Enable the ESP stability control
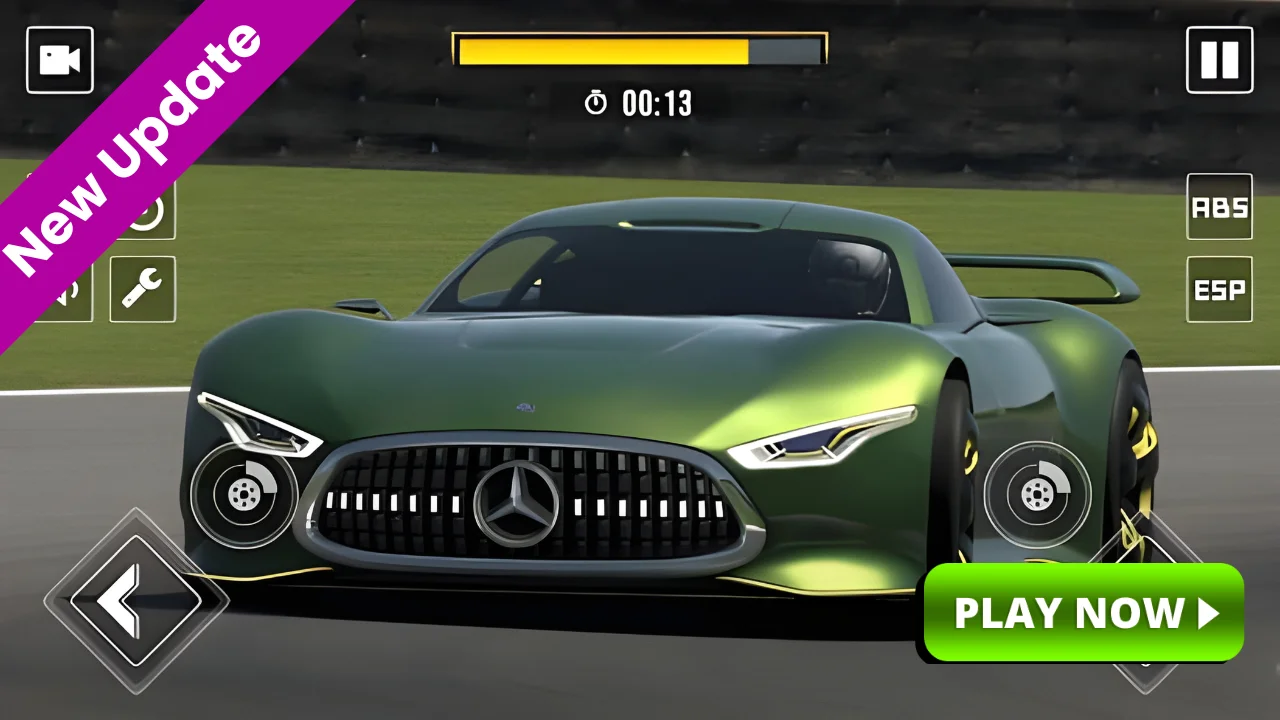The image size is (1280, 720). click(1218, 291)
